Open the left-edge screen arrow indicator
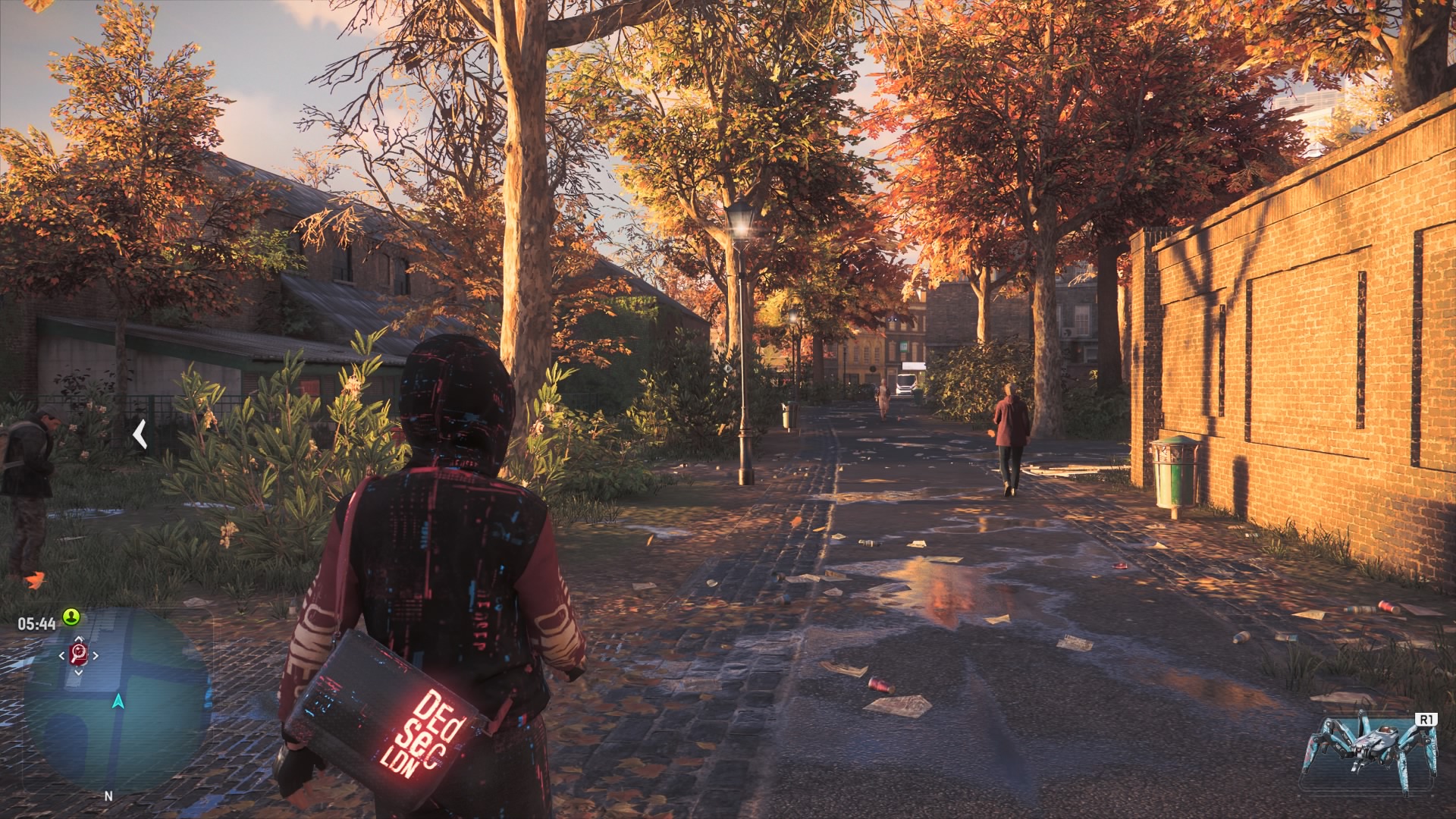The height and width of the screenshot is (819, 1456). pos(140,435)
